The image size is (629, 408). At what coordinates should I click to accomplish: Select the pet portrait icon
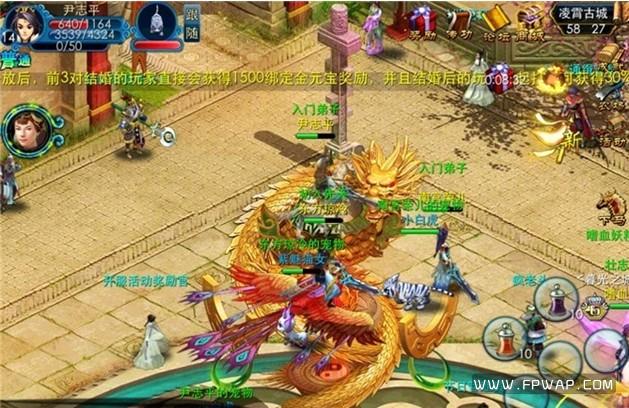(x=155, y=20)
